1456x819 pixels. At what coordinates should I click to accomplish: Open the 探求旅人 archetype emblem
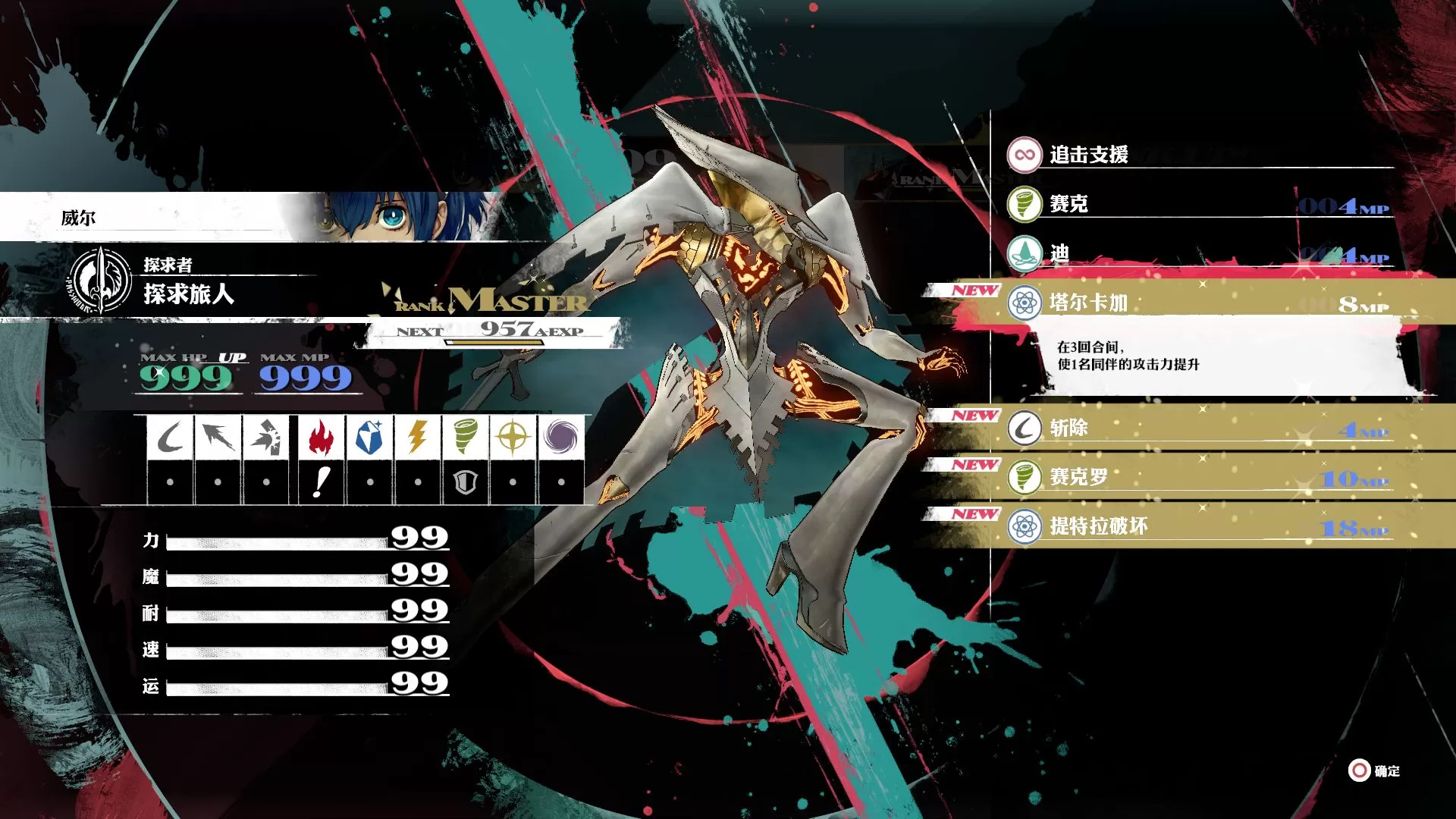[x=101, y=281]
